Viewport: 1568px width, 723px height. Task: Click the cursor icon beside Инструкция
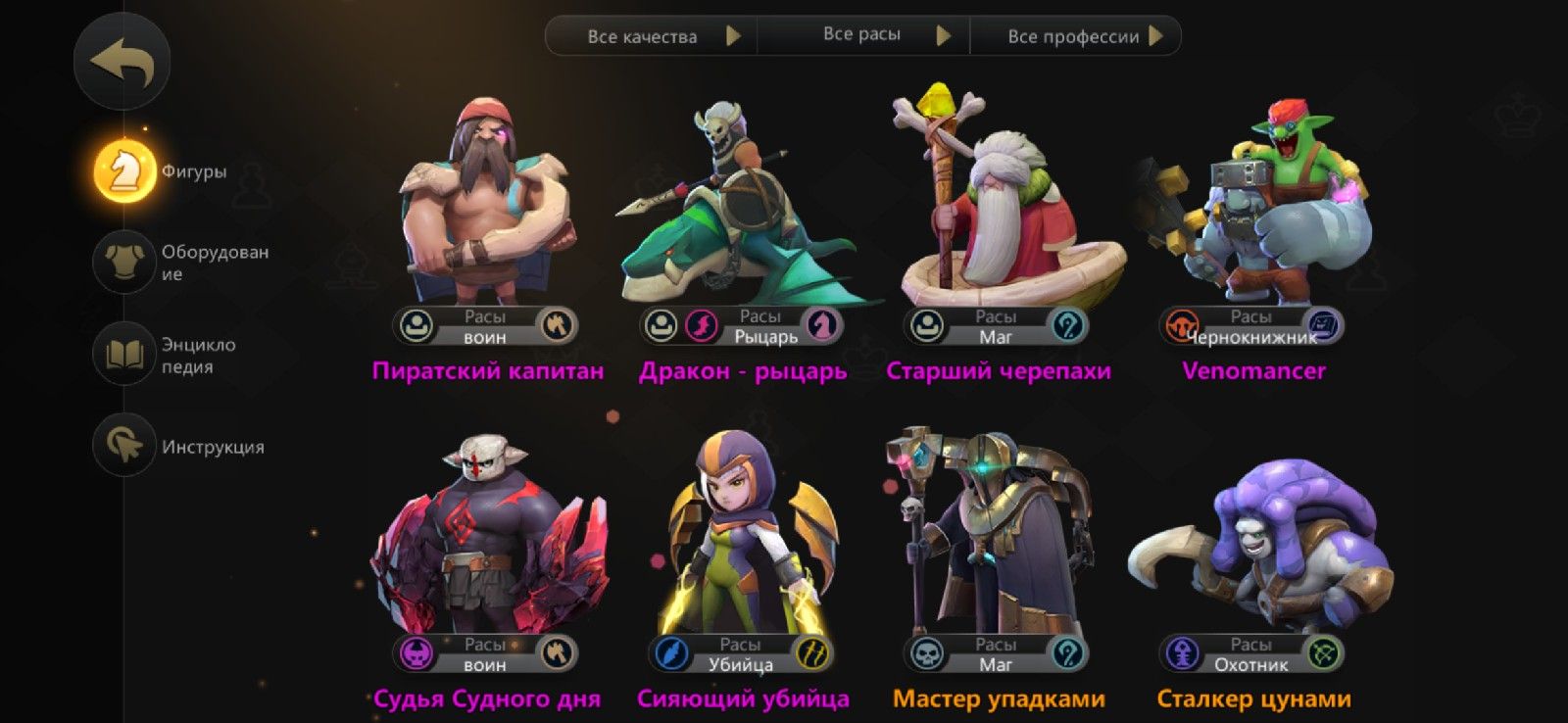(x=122, y=445)
